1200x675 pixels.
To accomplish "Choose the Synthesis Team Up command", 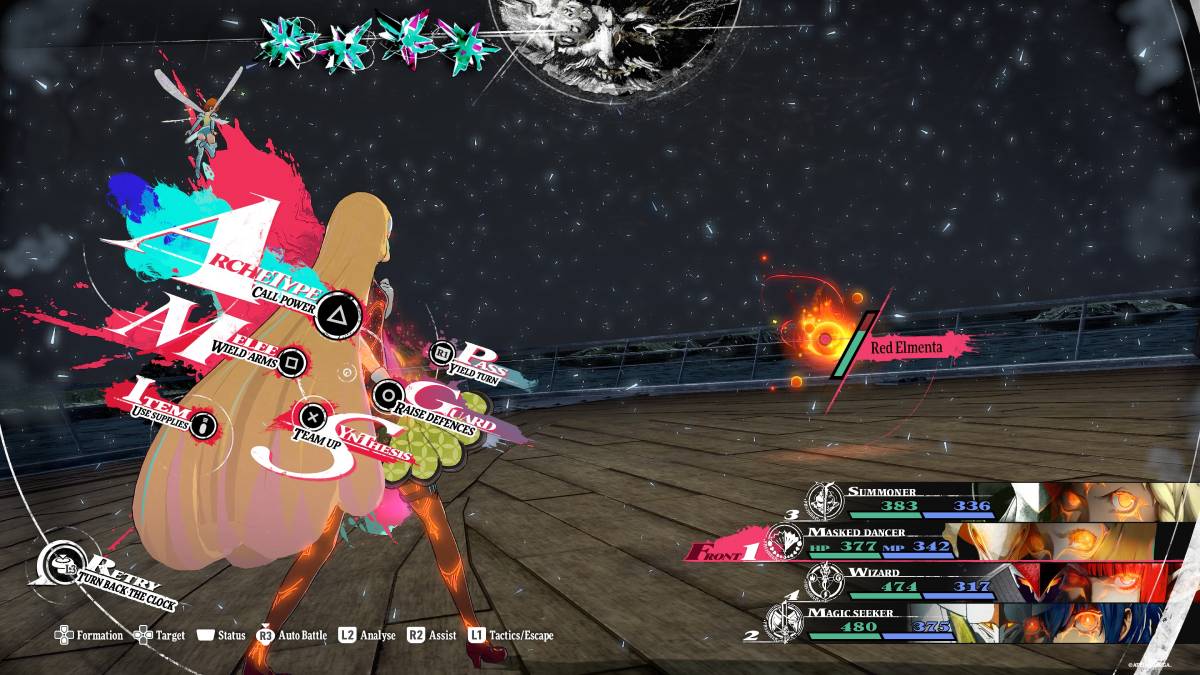I will click(313, 414).
